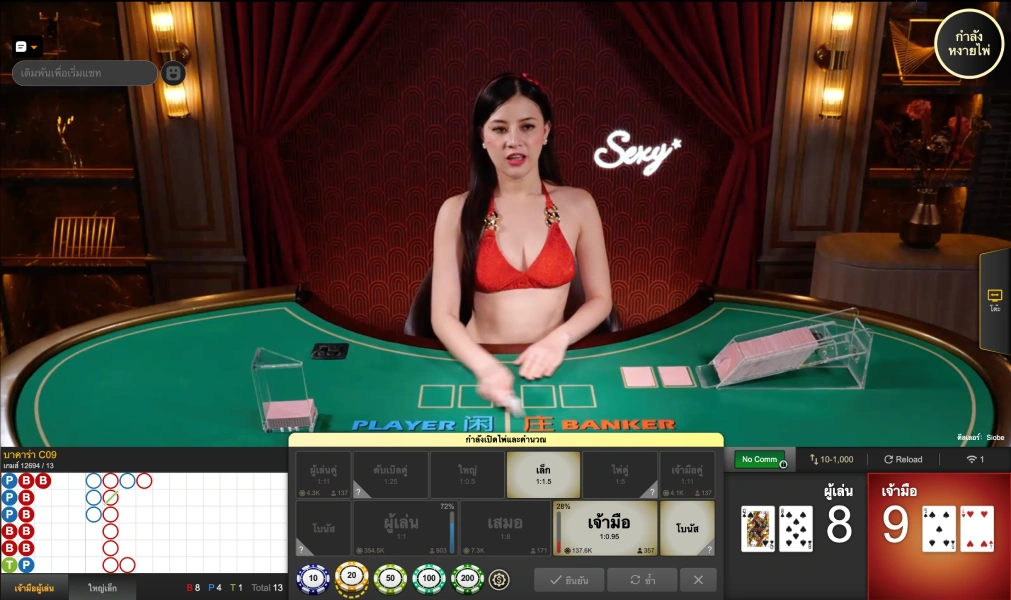Choose the 20 value chip

tap(351, 578)
